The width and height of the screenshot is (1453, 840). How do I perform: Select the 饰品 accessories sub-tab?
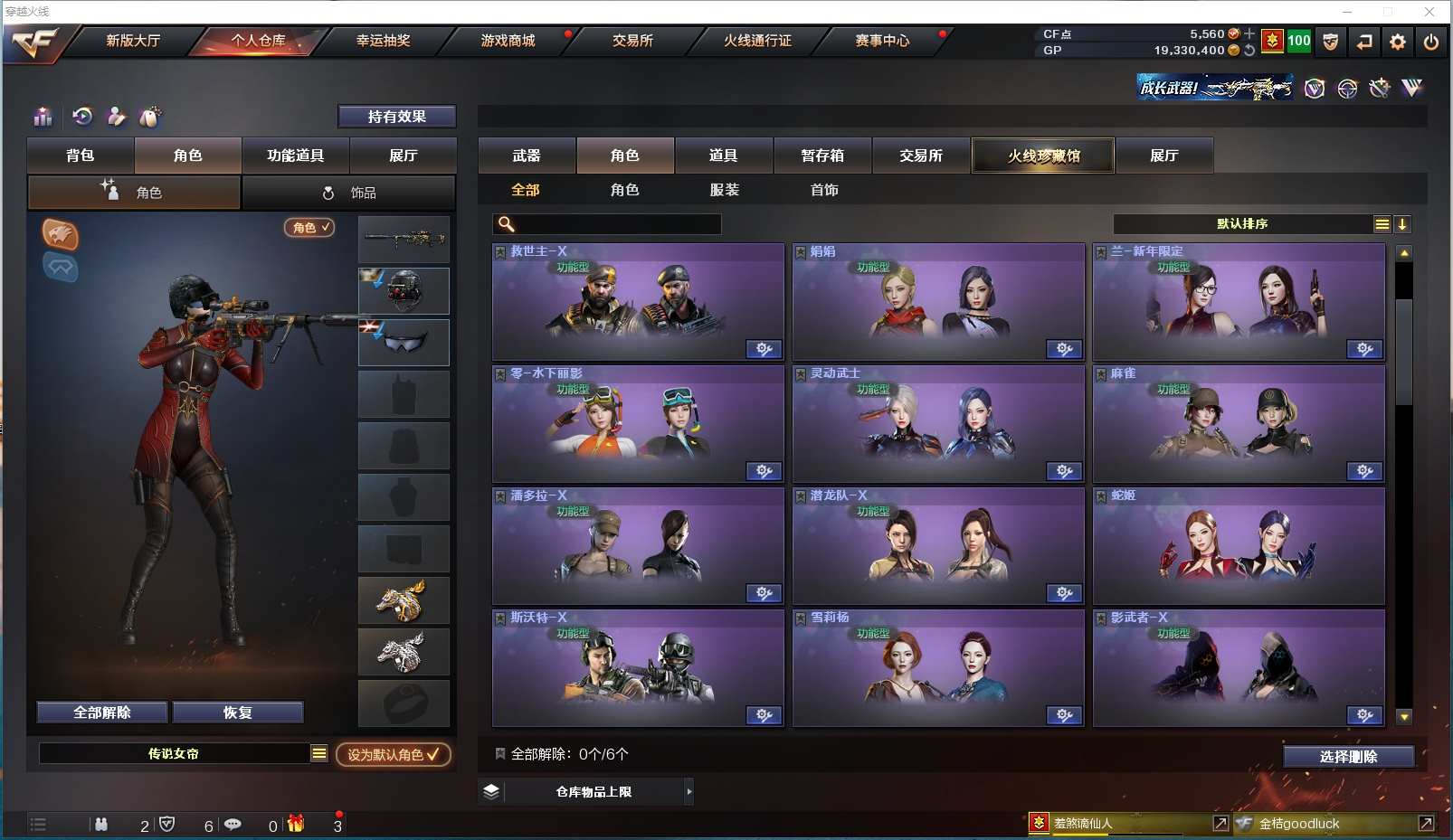click(348, 193)
